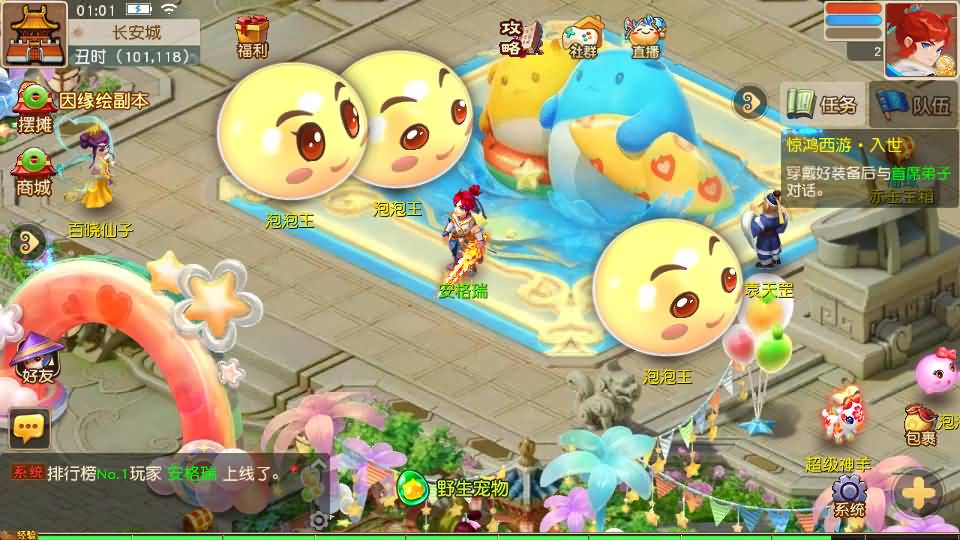
Task: Open the 社群 community icon
Action: click(x=583, y=36)
